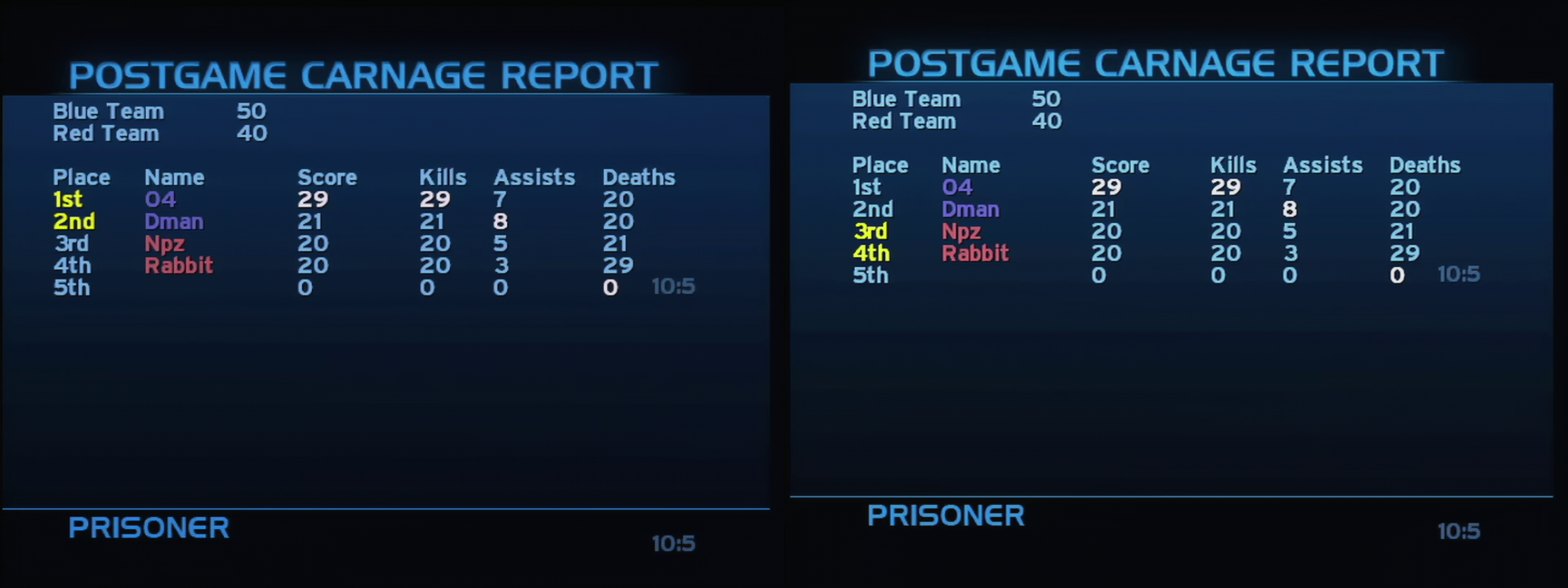The width and height of the screenshot is (1568, 588).
Task: Sort by the Assists column header
Action: 534,177
